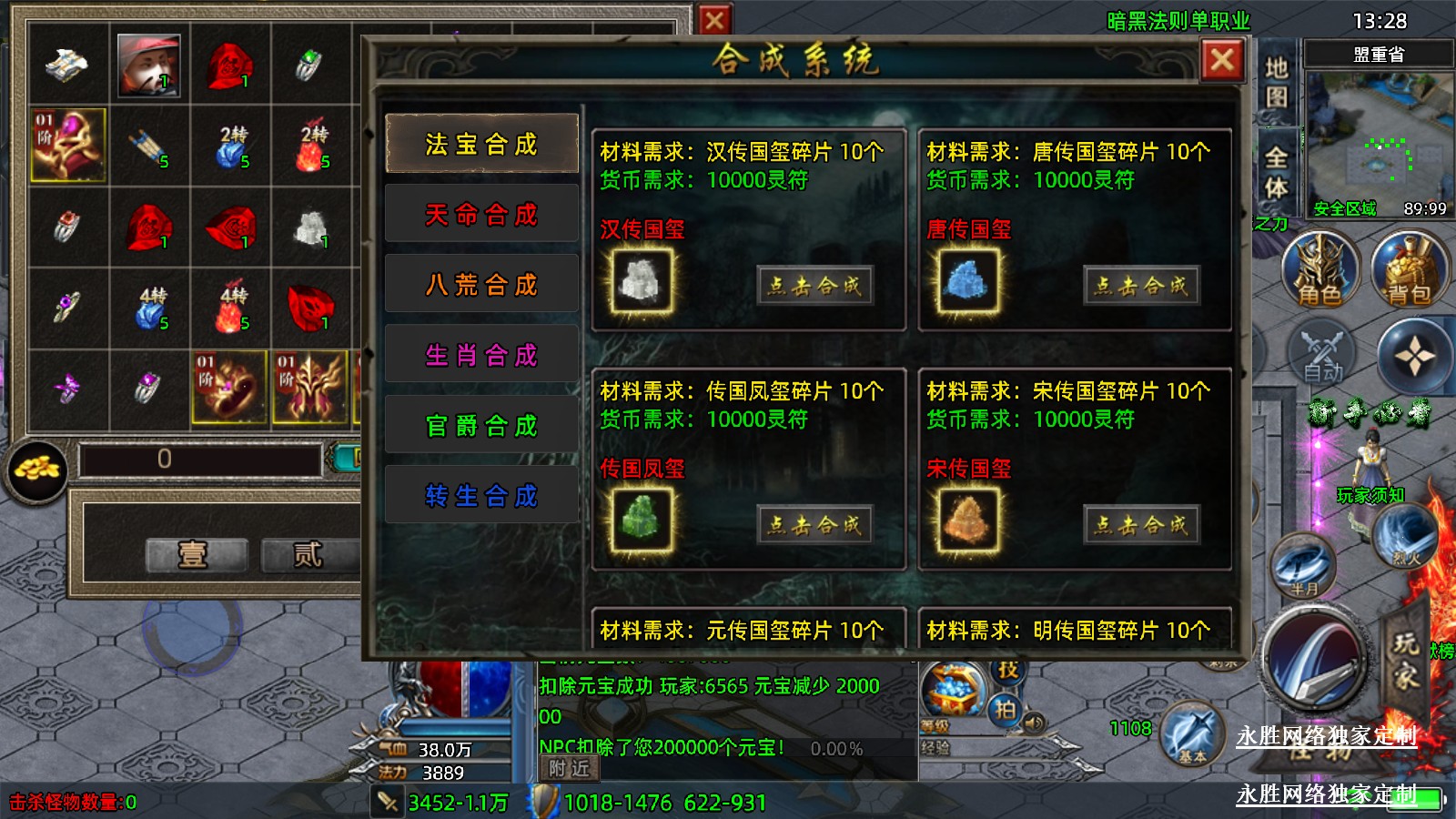Select the 壹 page button
Screen dimensions: 1456x819
click(196, 554)
